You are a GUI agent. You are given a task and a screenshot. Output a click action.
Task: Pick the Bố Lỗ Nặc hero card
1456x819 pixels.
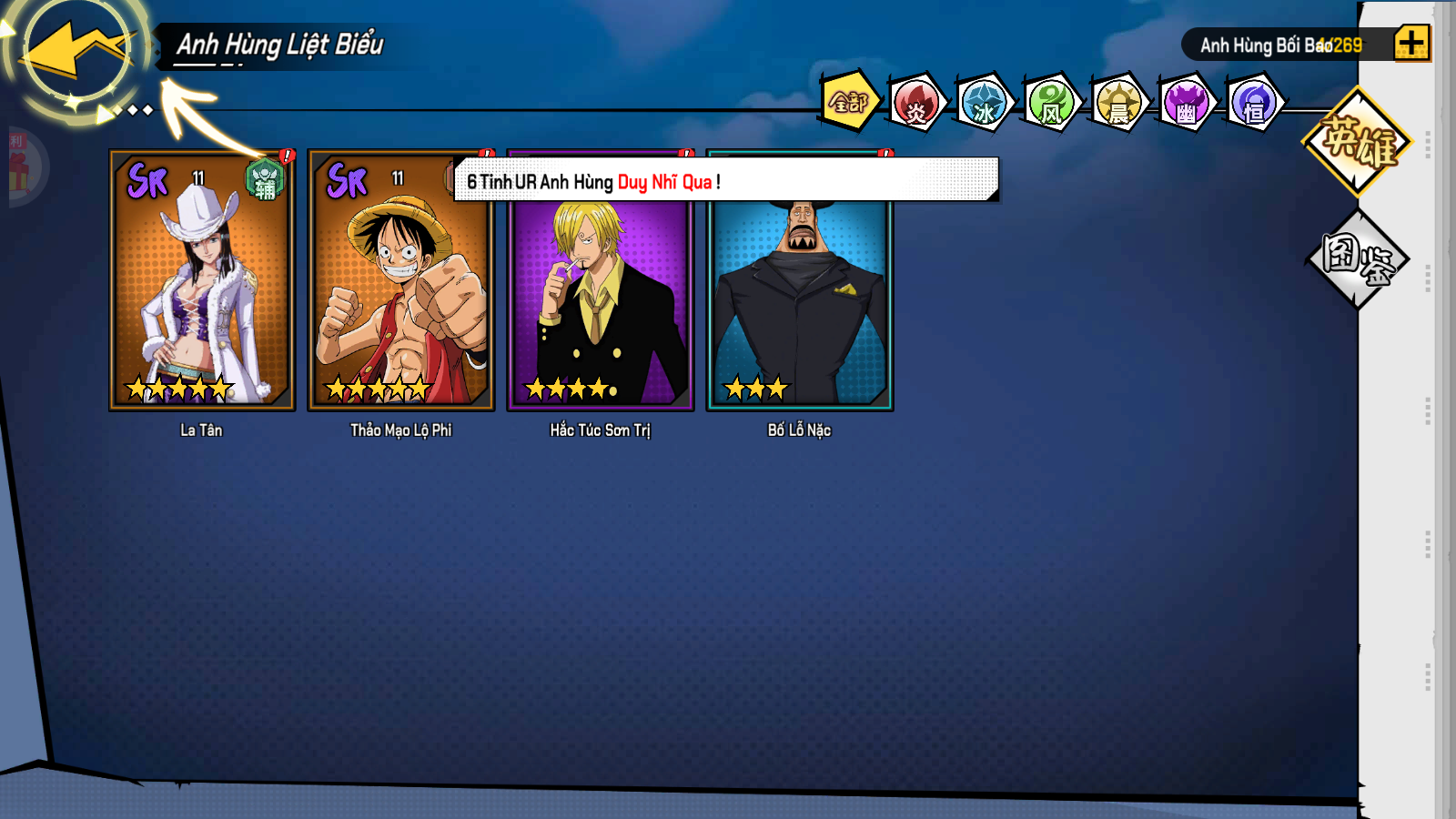[800, 300]
